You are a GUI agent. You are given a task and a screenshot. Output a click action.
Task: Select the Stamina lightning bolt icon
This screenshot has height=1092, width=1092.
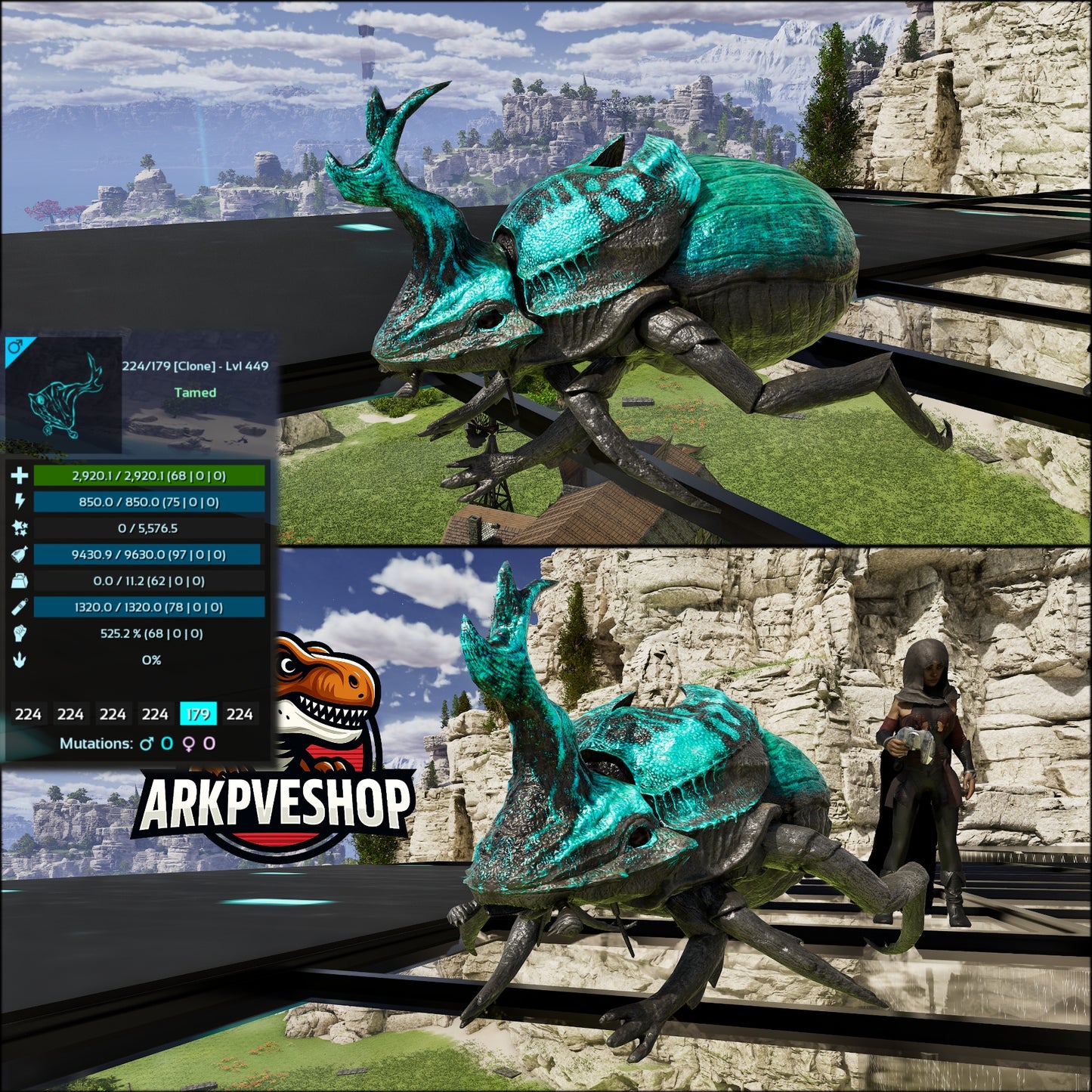[20, 502]
